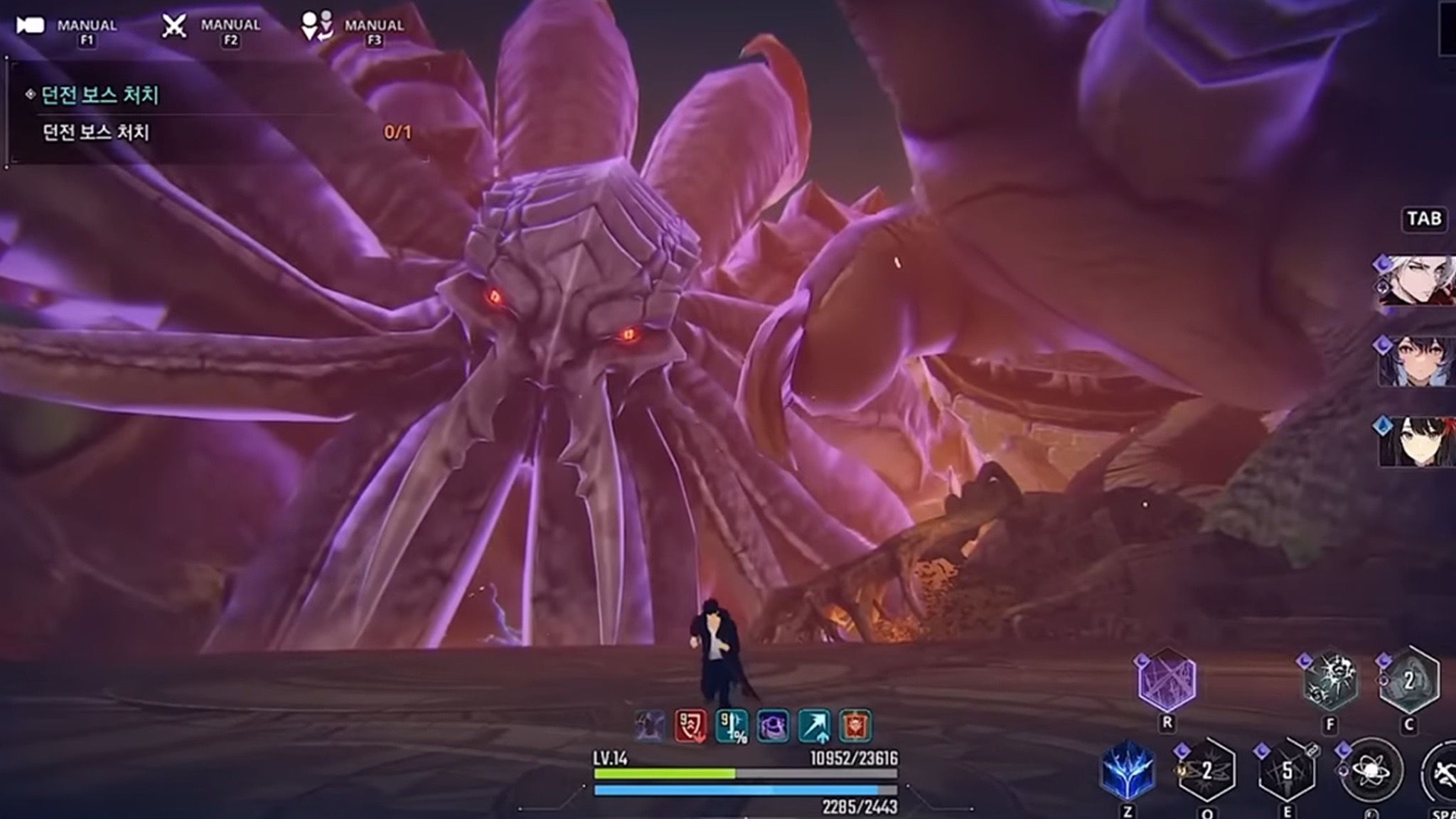Toggle the character-swap MANUAL mode icon
The image size is (1456, 819).
coord(317,26)
